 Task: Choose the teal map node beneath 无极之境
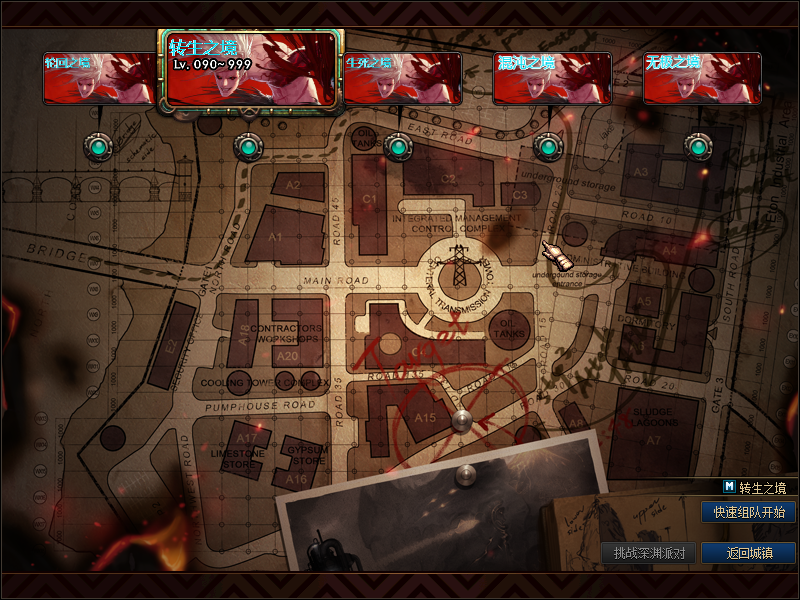697,148
